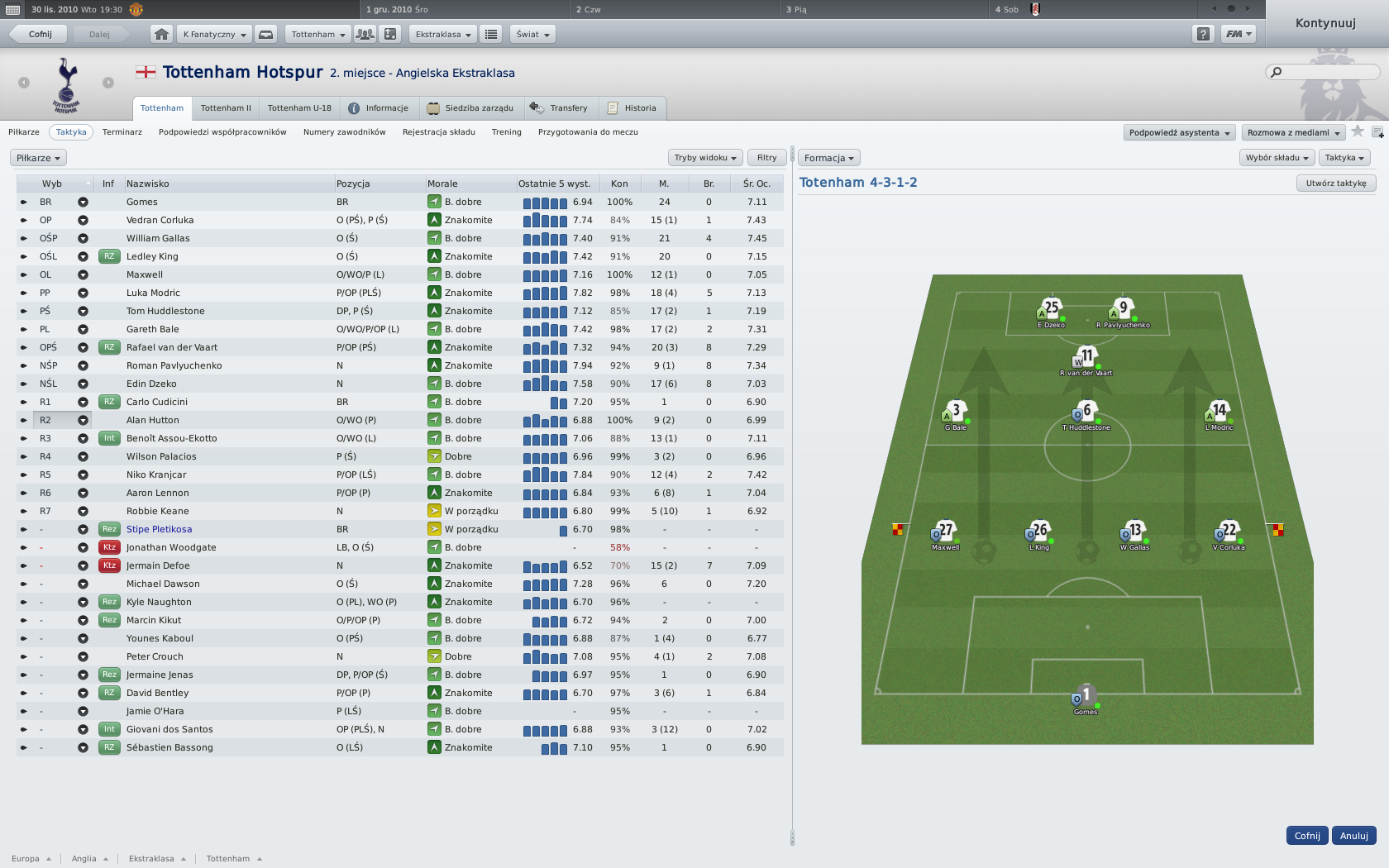
Task: Switch to the Tottenham II tab
Action: pyautogui.click(x=226, y=108)
